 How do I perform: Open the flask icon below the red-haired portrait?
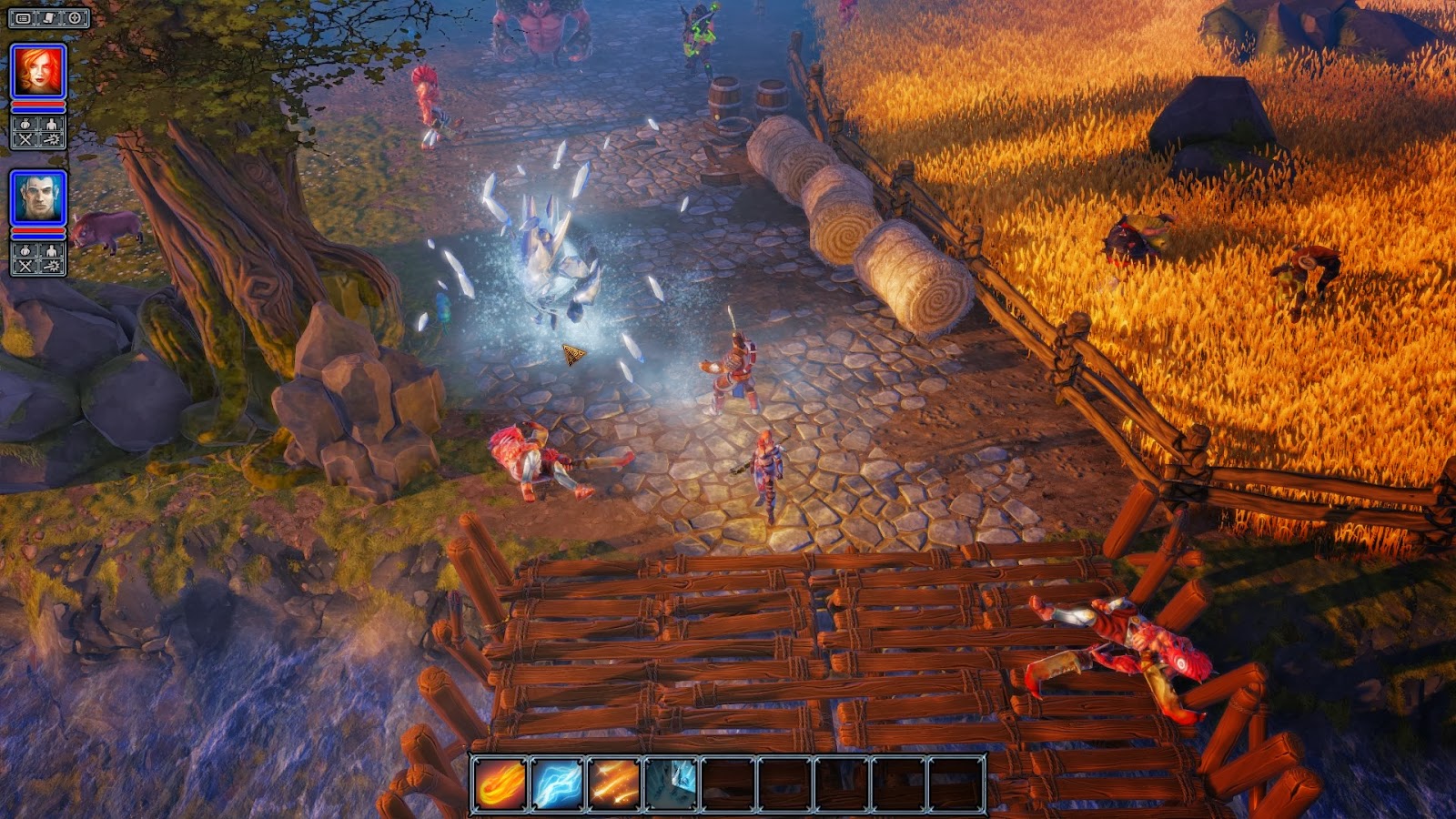(x=25, y=125)
